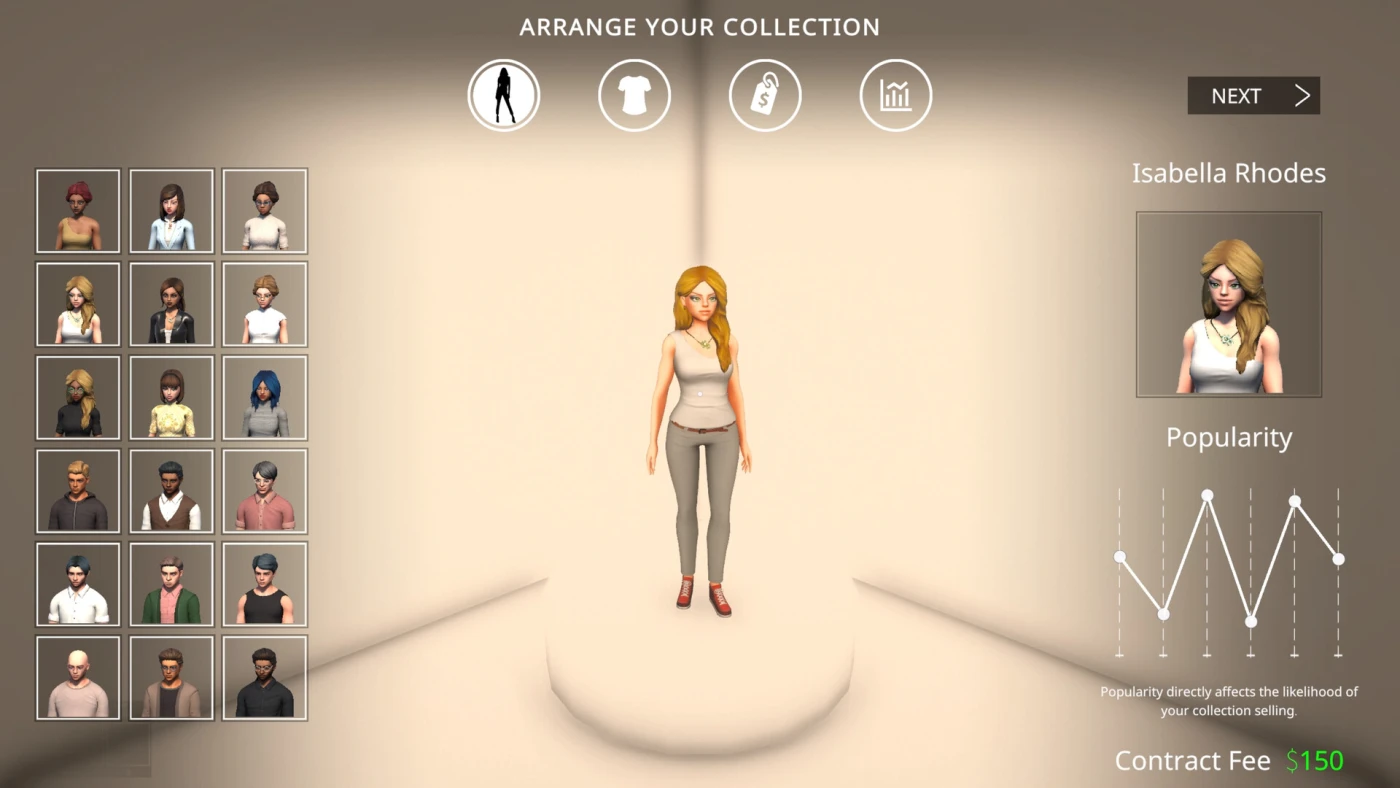Choose the model in the light blue blazer

pos(171,211)
